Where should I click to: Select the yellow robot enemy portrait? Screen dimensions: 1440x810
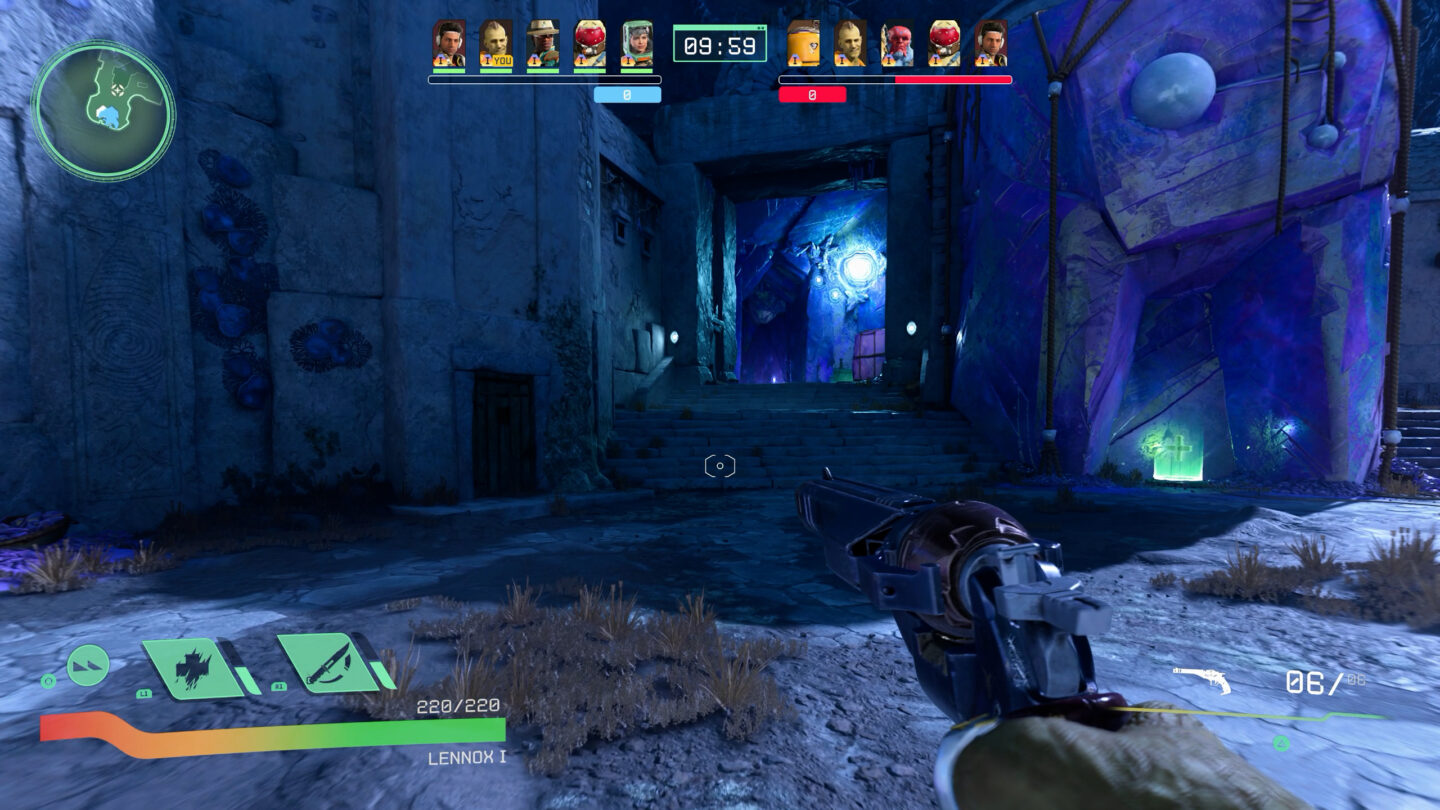(803, 43)
